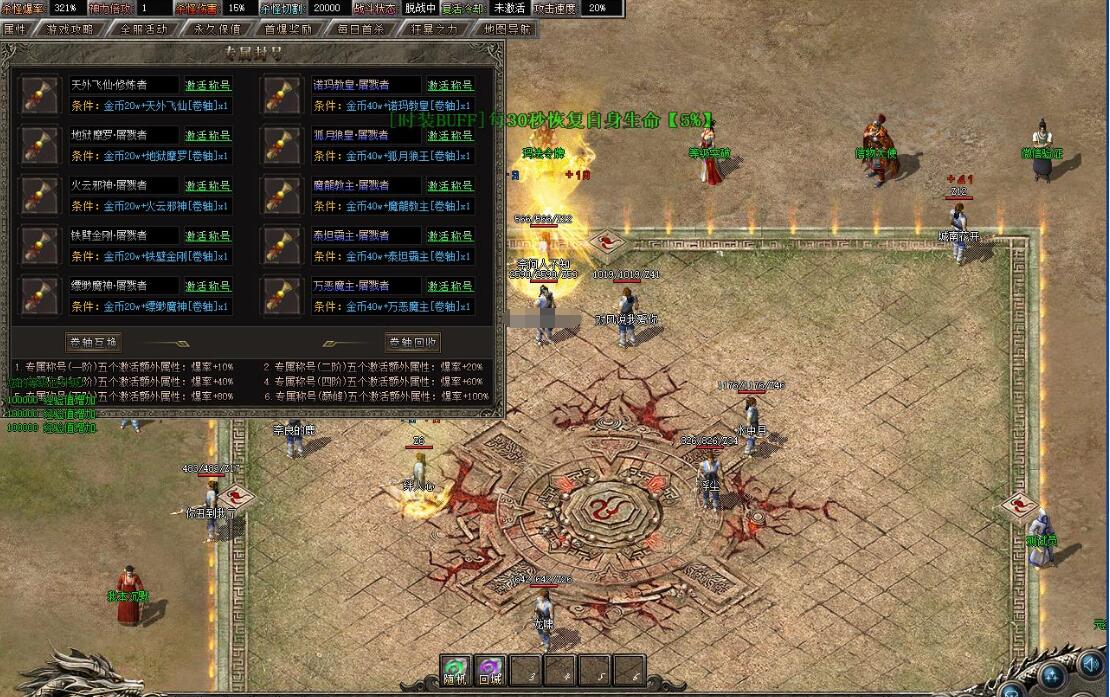
Task: Click the 卷轴互换 scroll exchange button
Action: point(93,342)
